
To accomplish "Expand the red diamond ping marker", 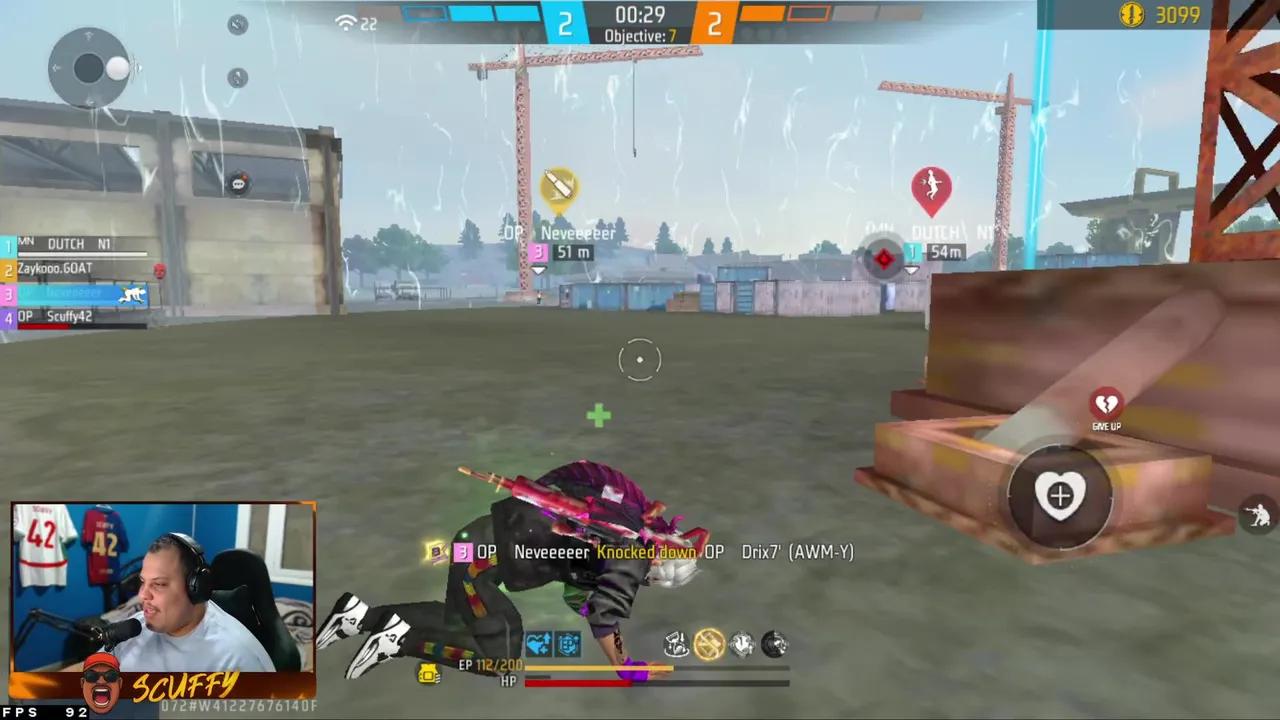I will tap(884, 259).
